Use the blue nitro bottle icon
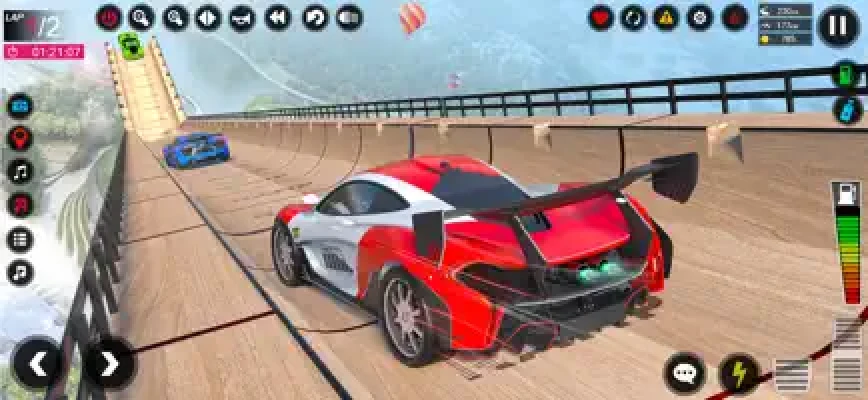The width and height of the screenshot is (868, 400). pos(847,109)
